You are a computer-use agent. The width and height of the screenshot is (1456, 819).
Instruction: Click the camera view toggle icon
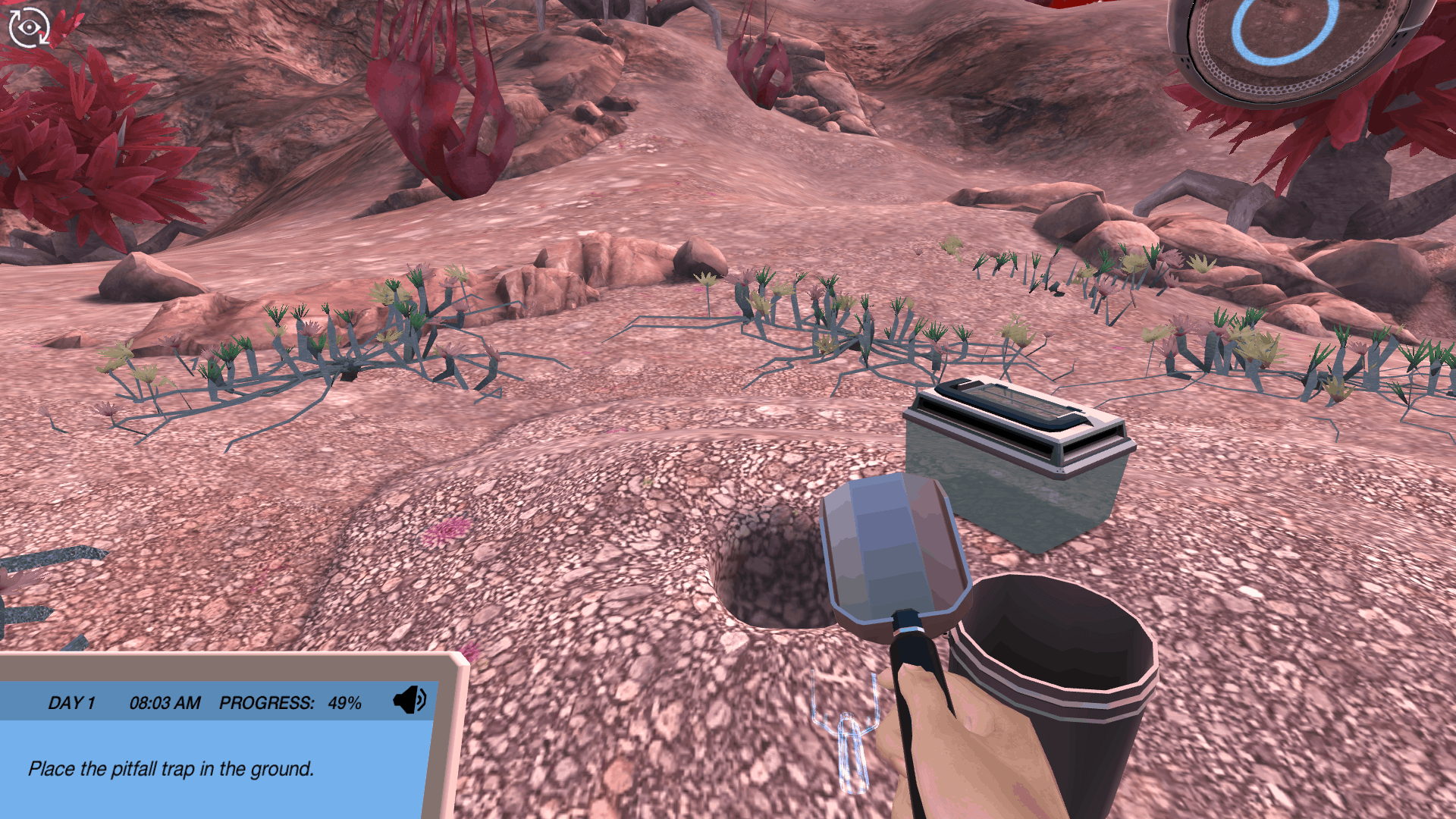pyautogui.click(x=29, y=27)
